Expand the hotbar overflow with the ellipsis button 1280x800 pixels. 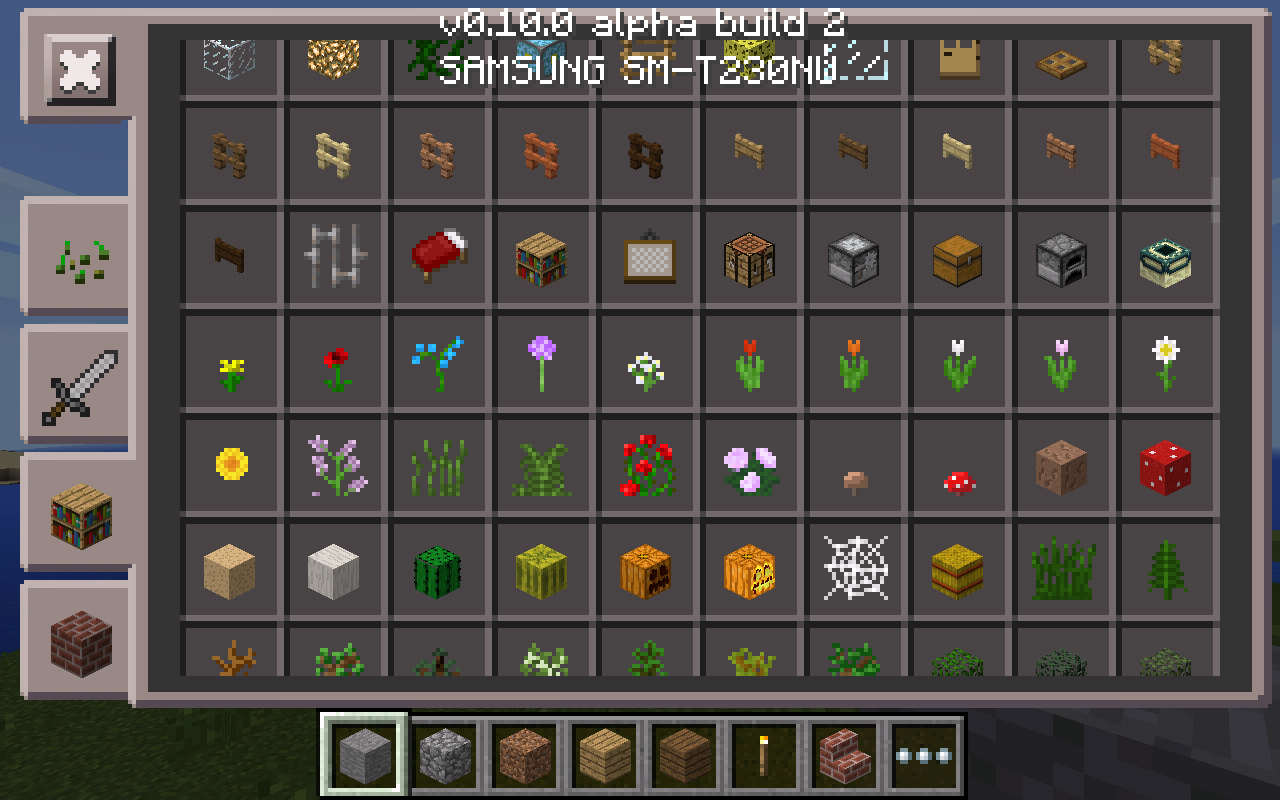click(x=923, y=757)
